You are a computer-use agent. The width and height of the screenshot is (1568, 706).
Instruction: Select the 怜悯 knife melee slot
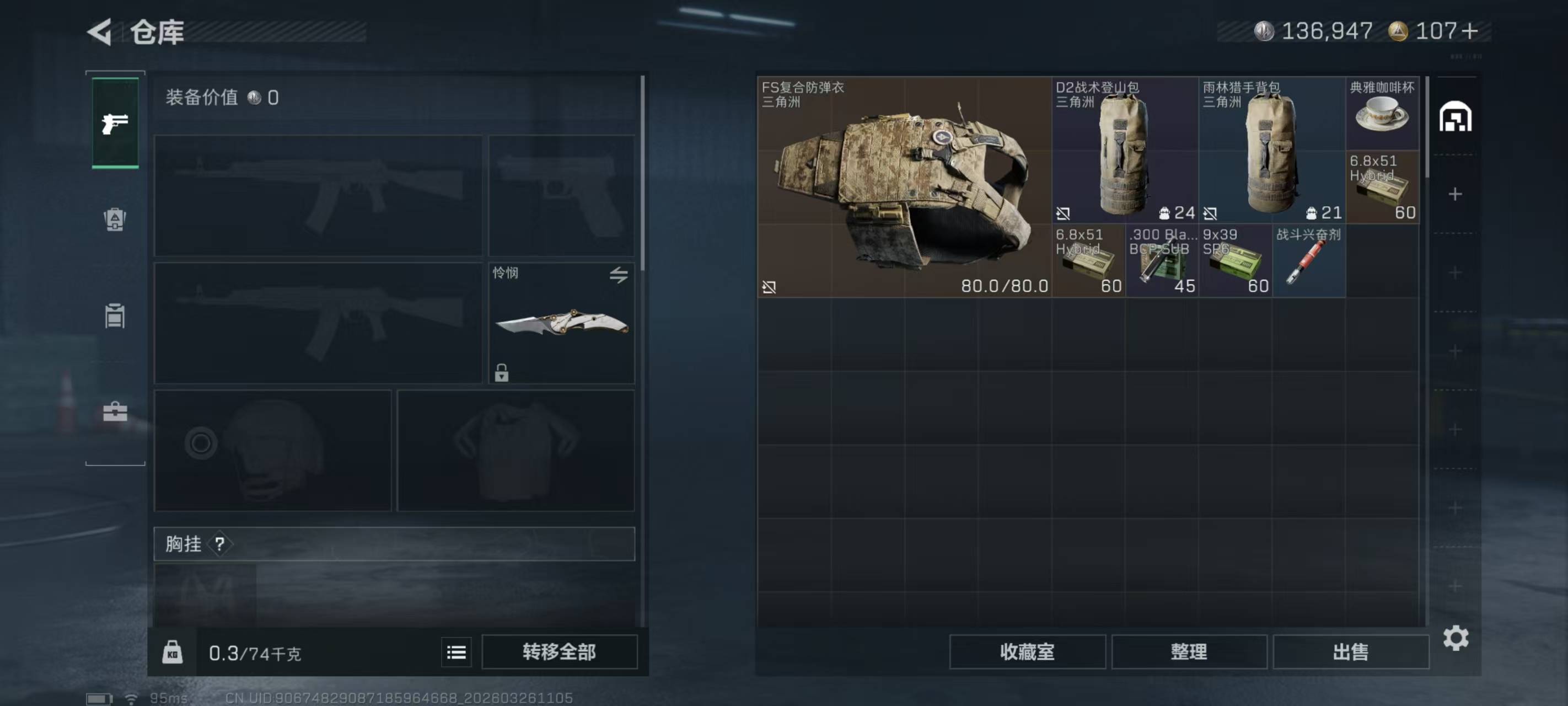tap(561, 323)
